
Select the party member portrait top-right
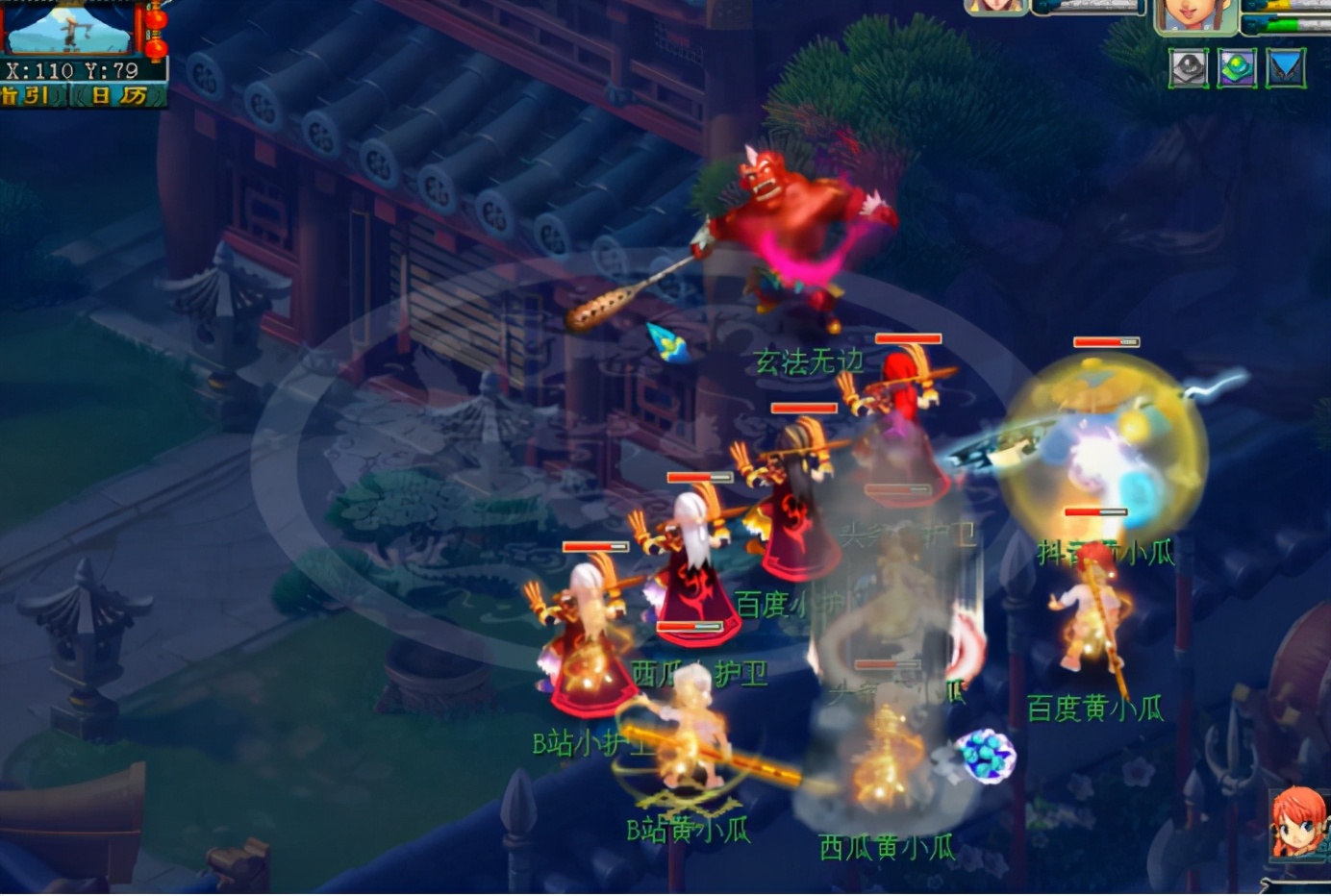(x=1195, y=13)
